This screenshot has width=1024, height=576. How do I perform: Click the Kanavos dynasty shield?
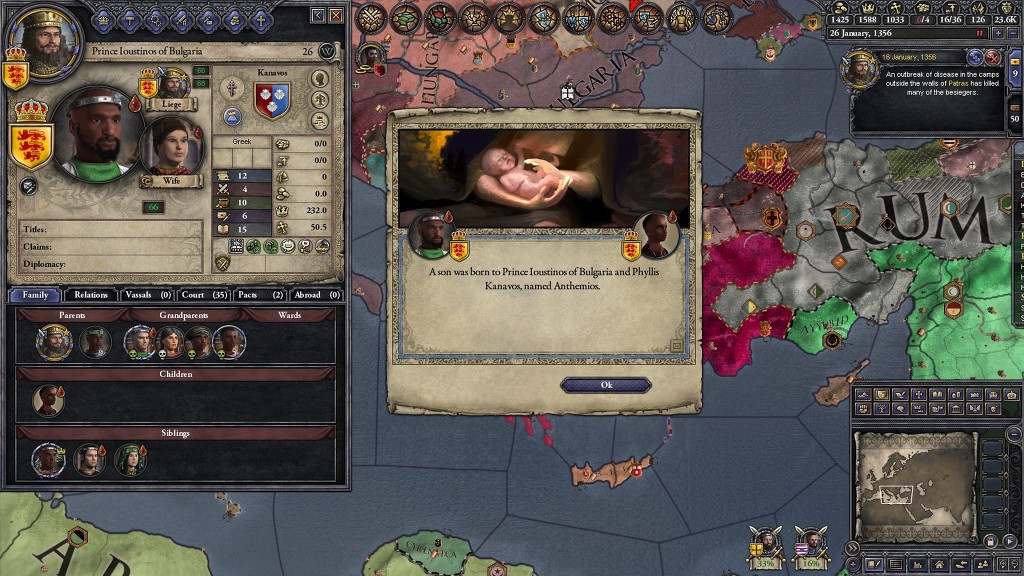pos(271,100)
